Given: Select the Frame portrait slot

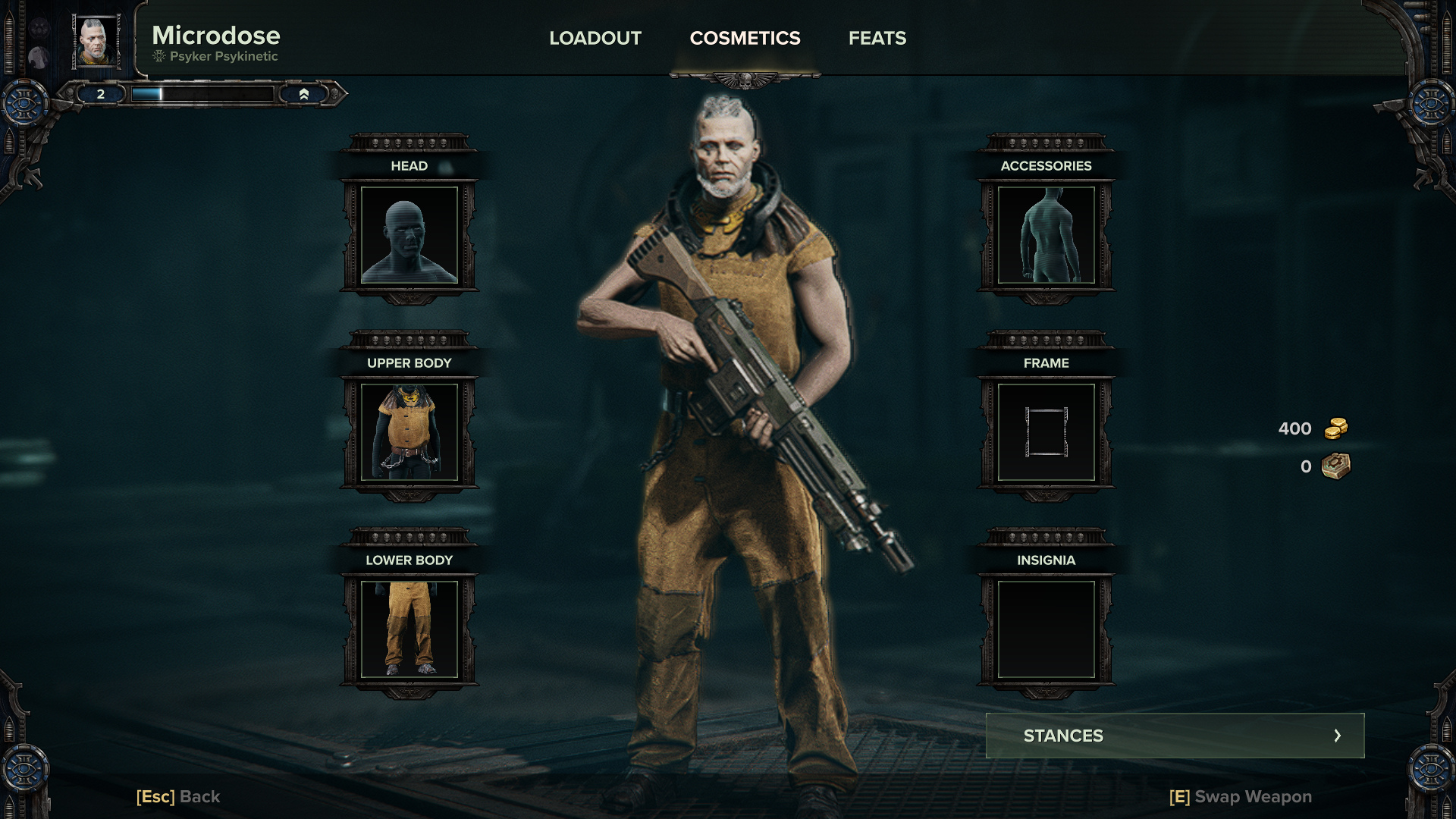Looking at the screenshot, I should pos(1046,432).
